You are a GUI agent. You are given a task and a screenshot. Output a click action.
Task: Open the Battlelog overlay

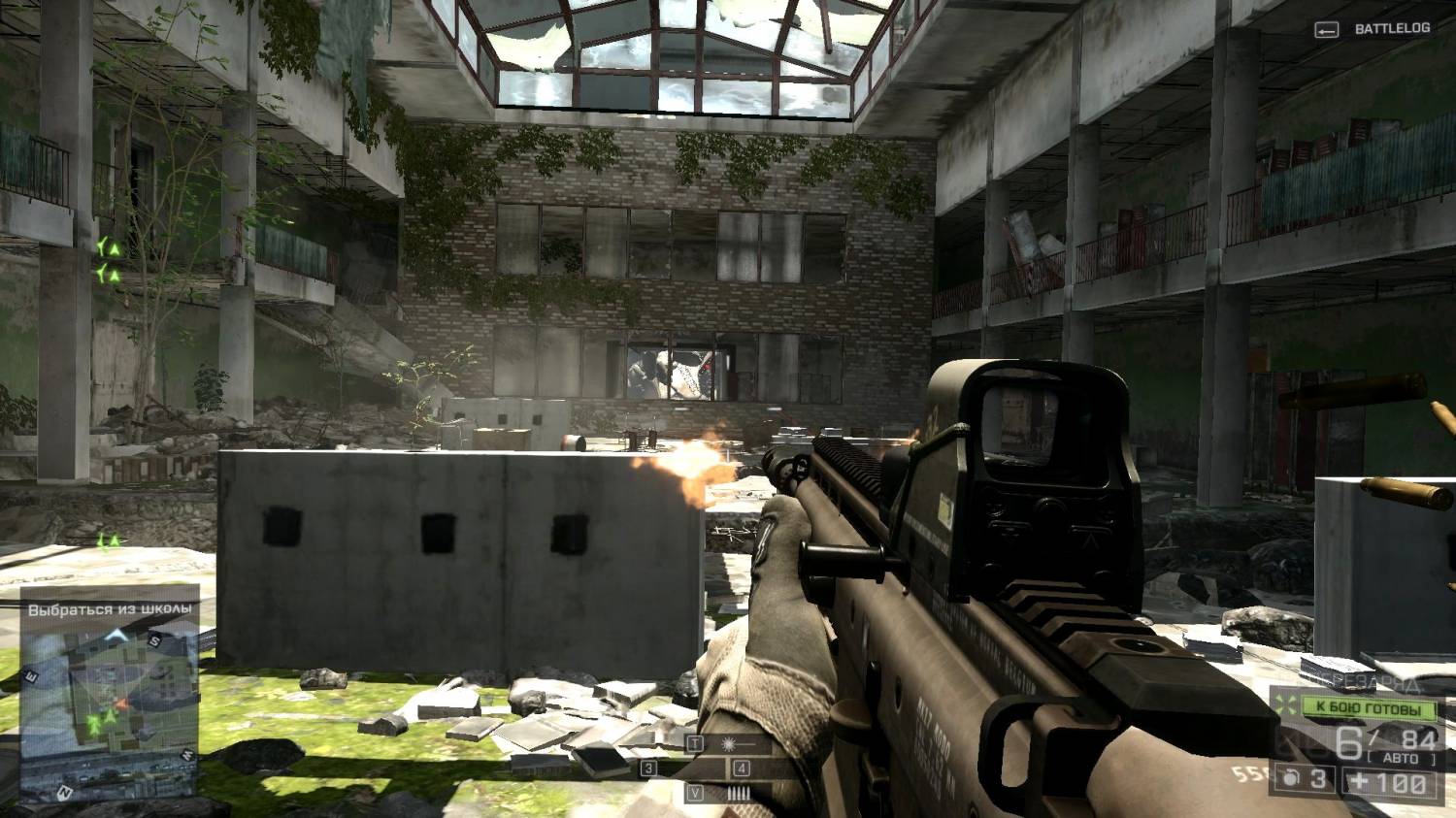tap(1372, 29)
